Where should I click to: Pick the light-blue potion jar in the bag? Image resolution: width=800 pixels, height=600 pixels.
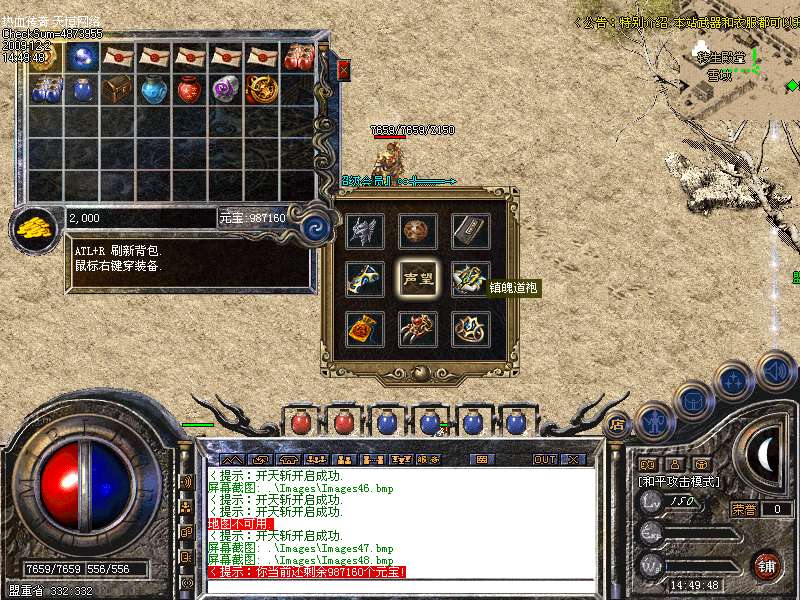pyautogui.click(x=154, y=90)
